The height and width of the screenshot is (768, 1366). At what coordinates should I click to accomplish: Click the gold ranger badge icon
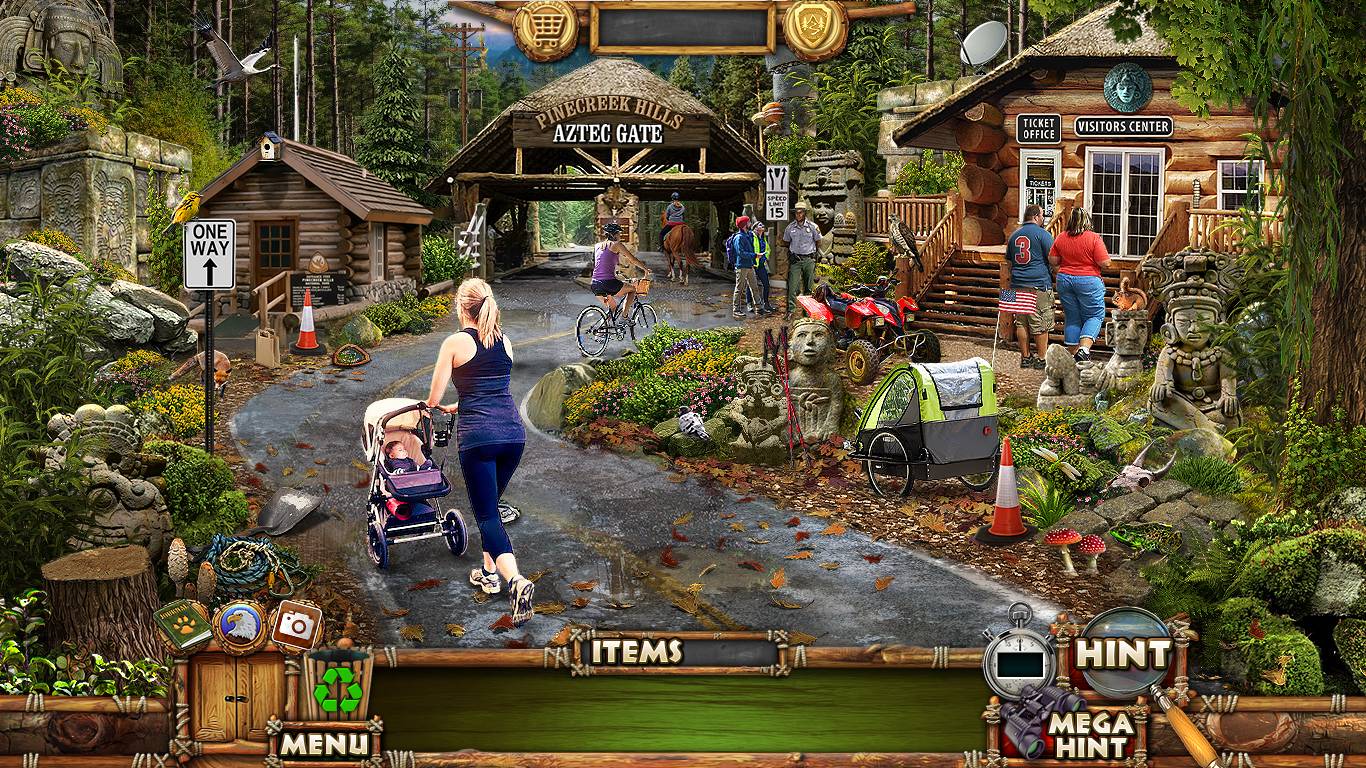click(x=815, y=27)
